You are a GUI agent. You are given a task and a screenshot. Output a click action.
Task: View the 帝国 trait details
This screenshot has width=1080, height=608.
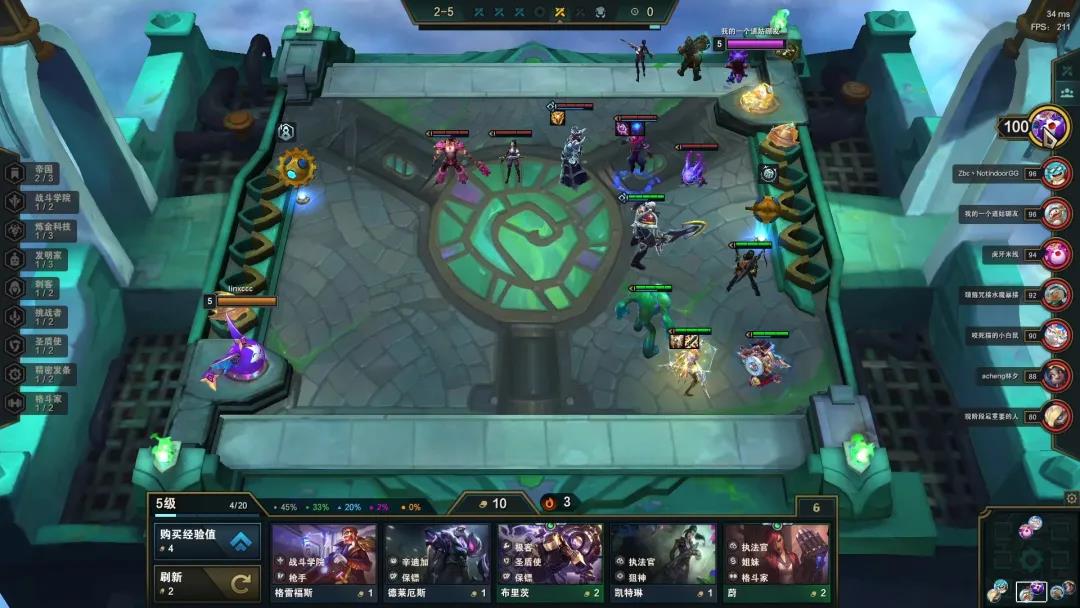[x=42, y=174]
